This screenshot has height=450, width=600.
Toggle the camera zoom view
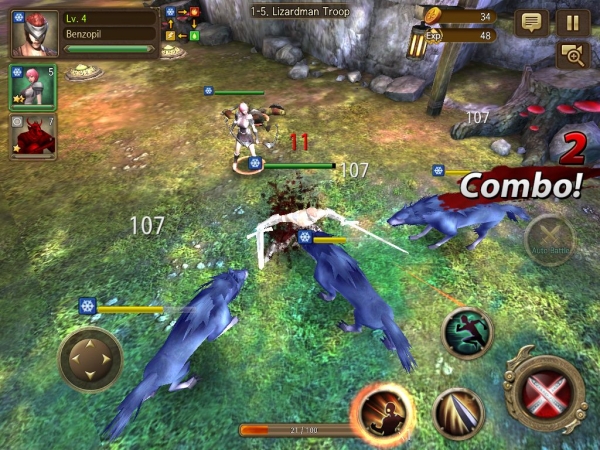572,56
